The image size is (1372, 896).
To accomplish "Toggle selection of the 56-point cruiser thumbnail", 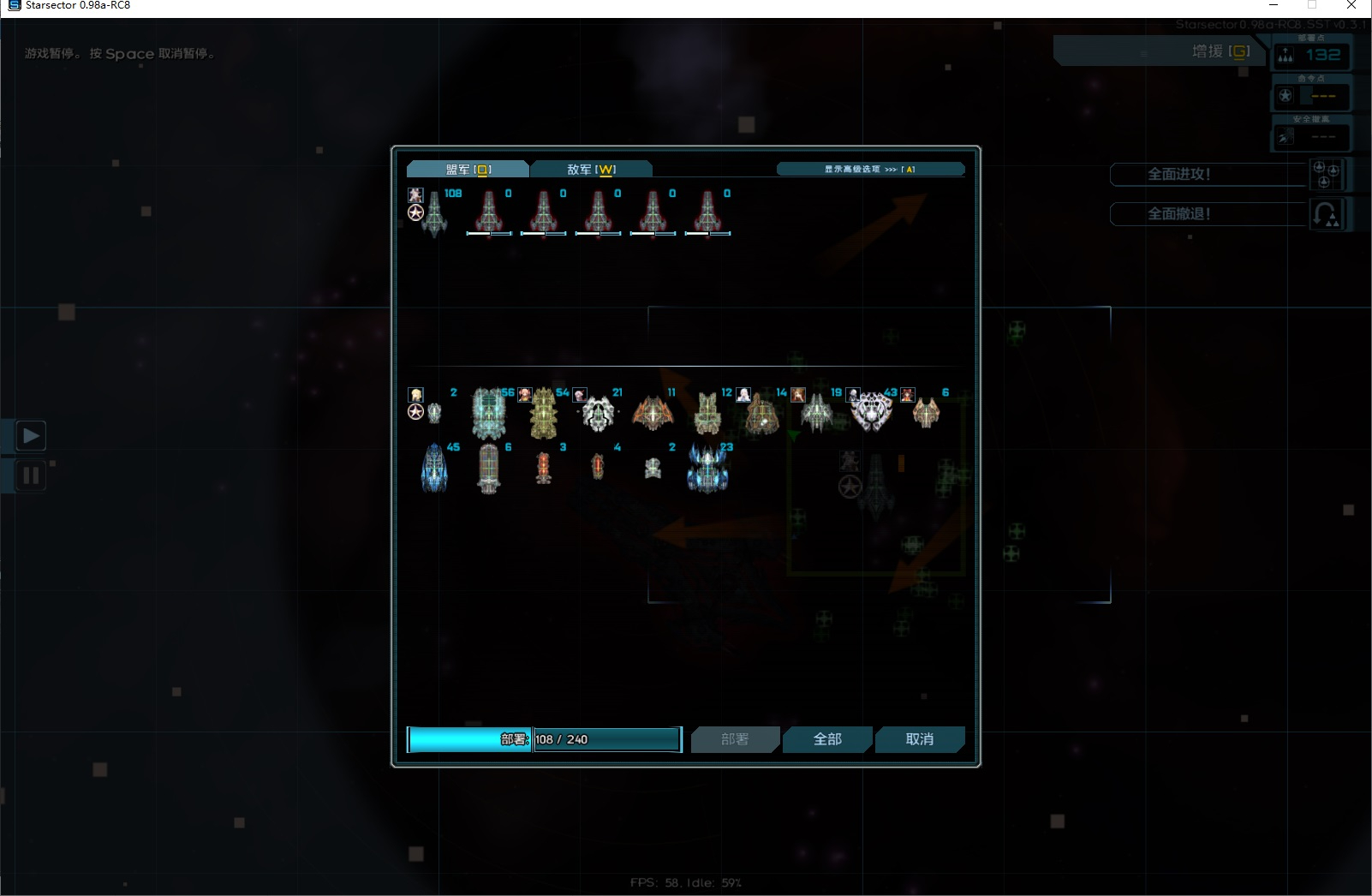I will [x=489, y=412].
